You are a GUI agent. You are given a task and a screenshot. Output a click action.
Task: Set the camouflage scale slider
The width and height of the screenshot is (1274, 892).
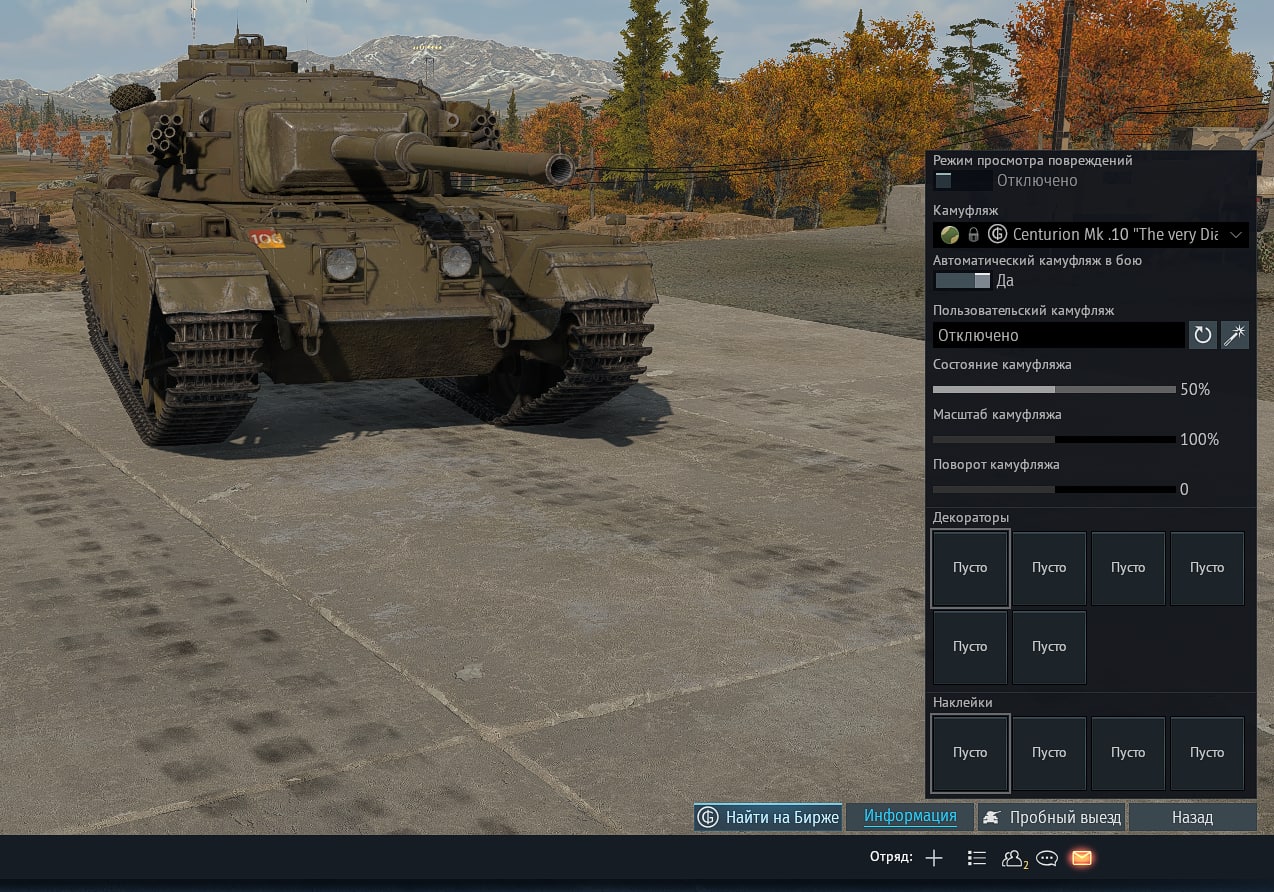point(1054,439)
